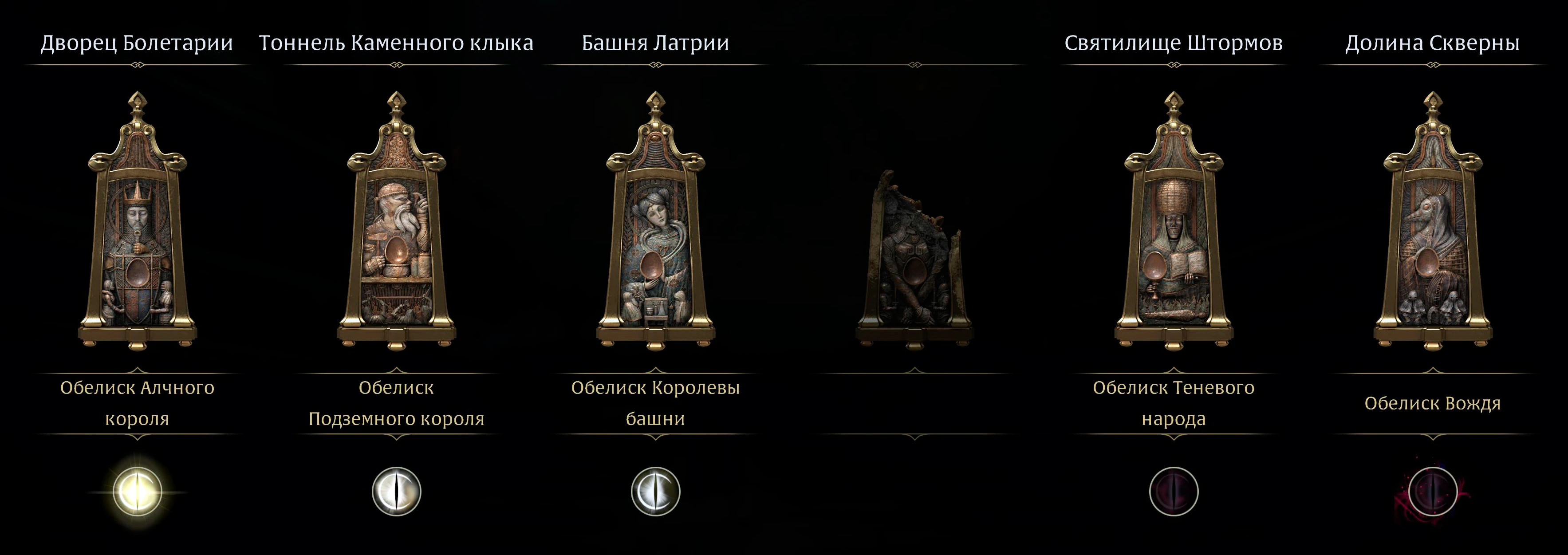Viewport: 1568px width, 555px height.
Task: Select the Обелиск Подземного короля archstone image
Action: click(396, 231)
